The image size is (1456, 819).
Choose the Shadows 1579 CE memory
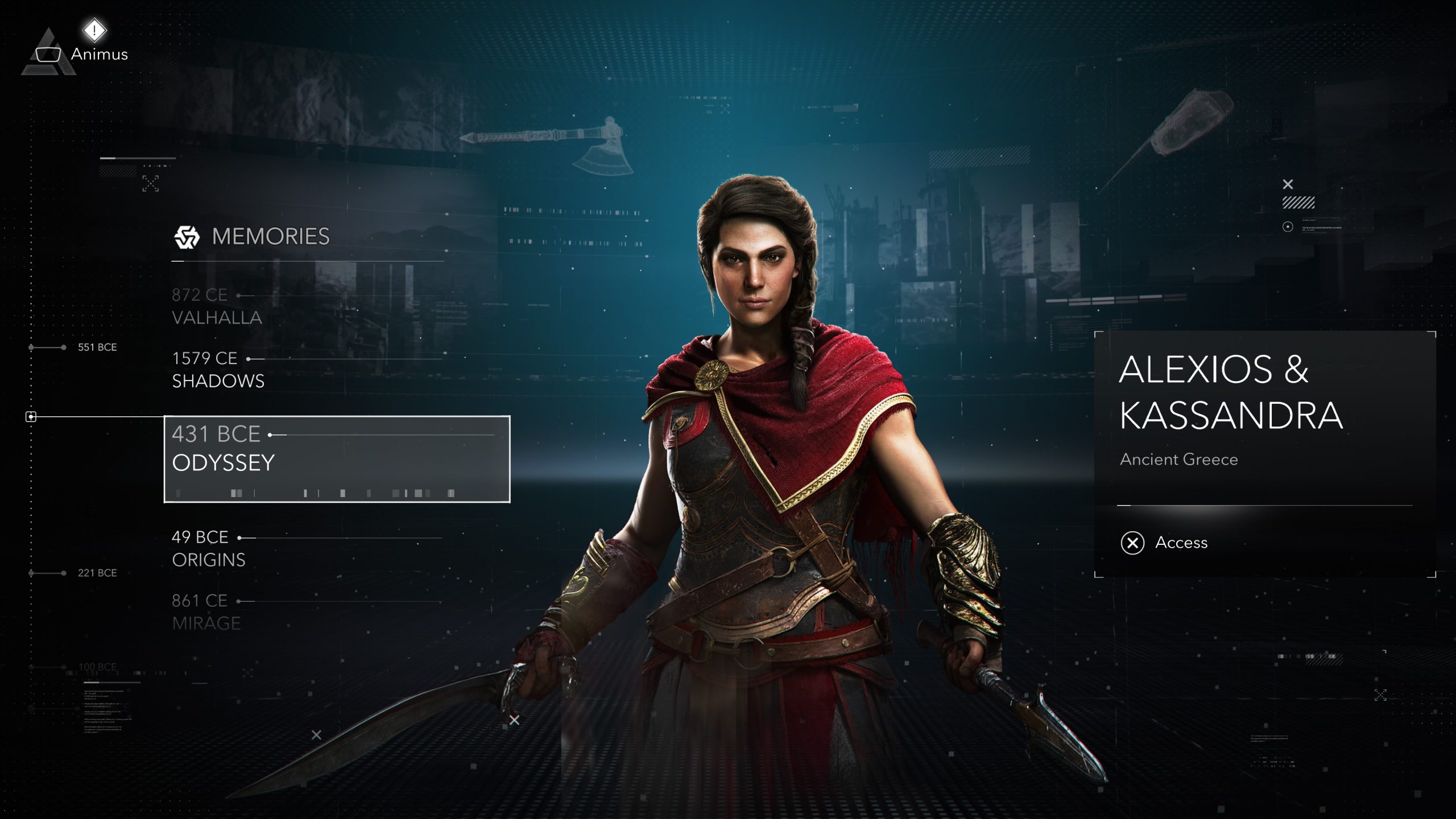click(218, 369)
